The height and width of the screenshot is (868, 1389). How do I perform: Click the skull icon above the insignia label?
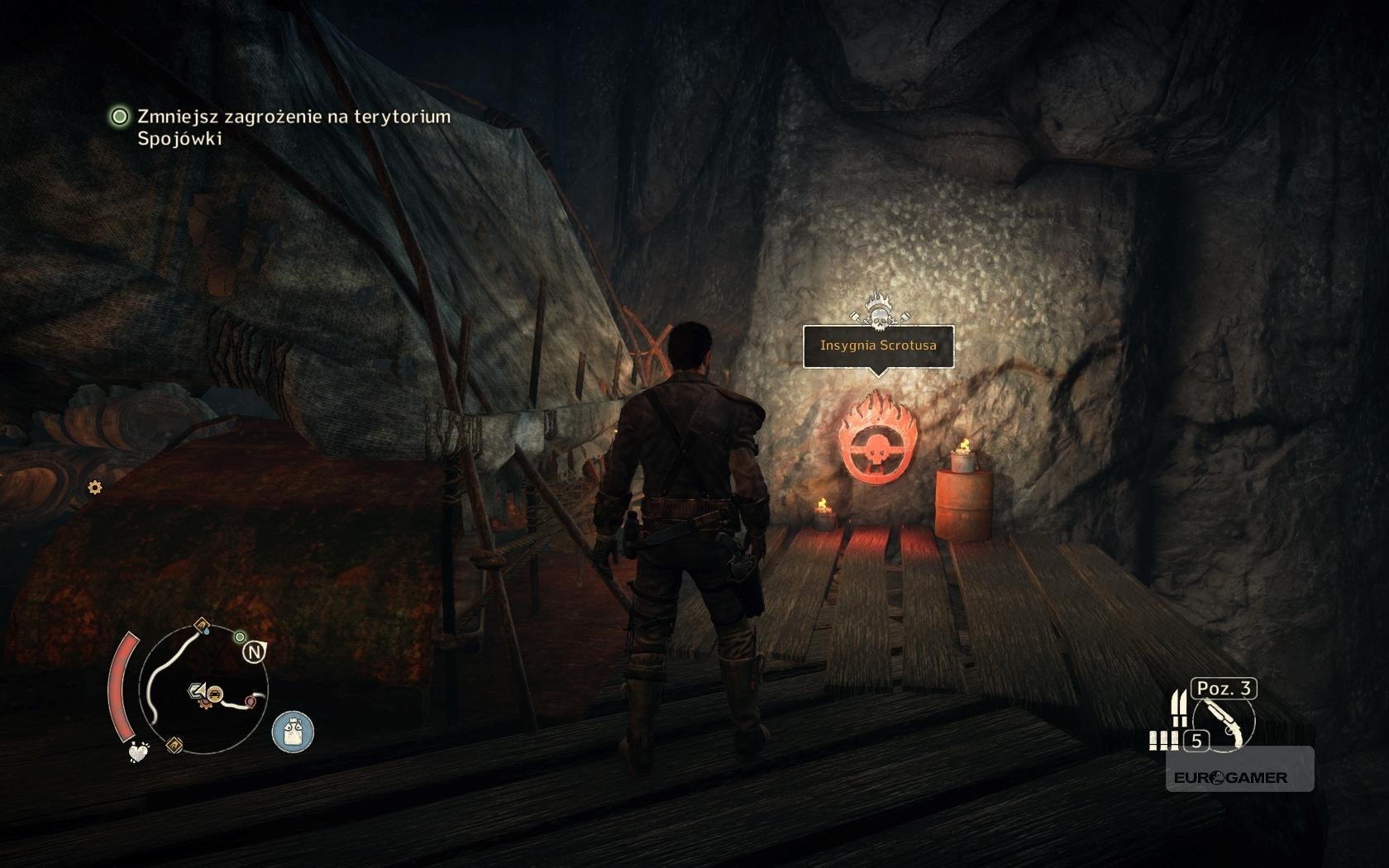877,309
